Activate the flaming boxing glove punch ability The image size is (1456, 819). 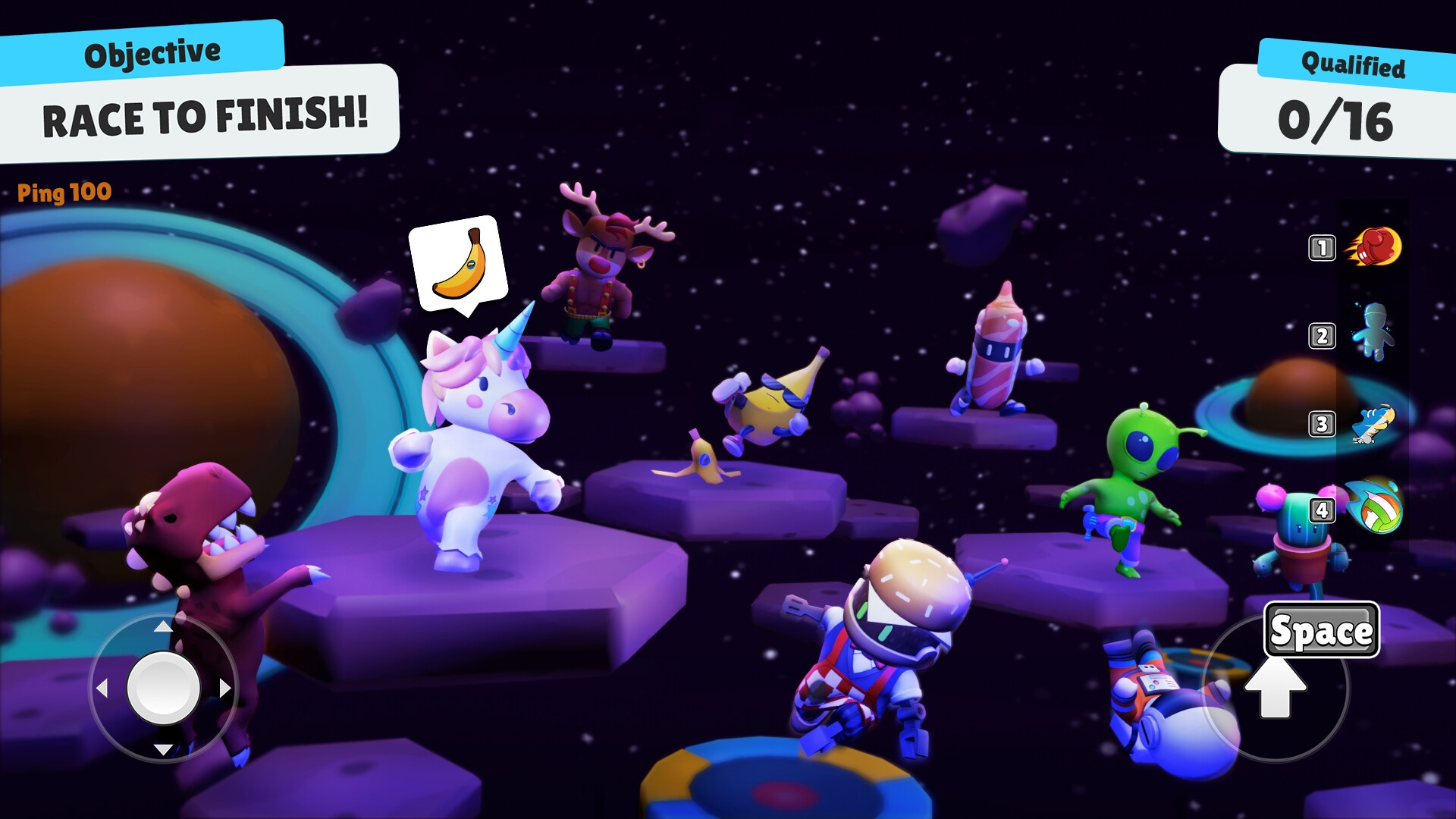point(1374,246)
